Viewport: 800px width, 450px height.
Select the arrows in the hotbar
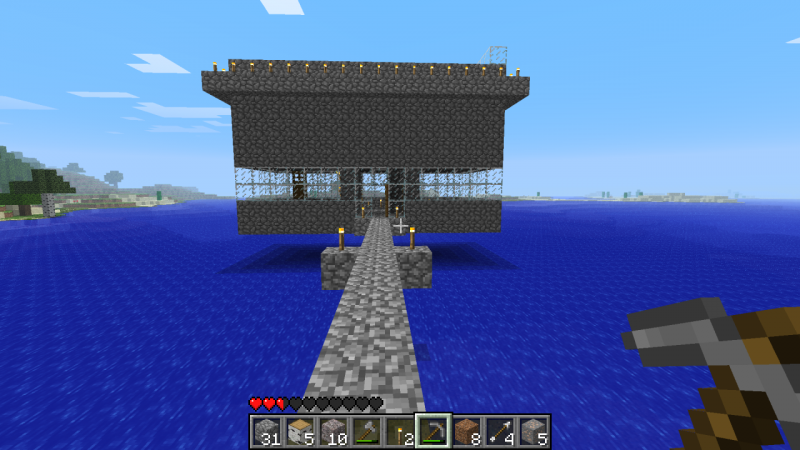tap(499, 431)
